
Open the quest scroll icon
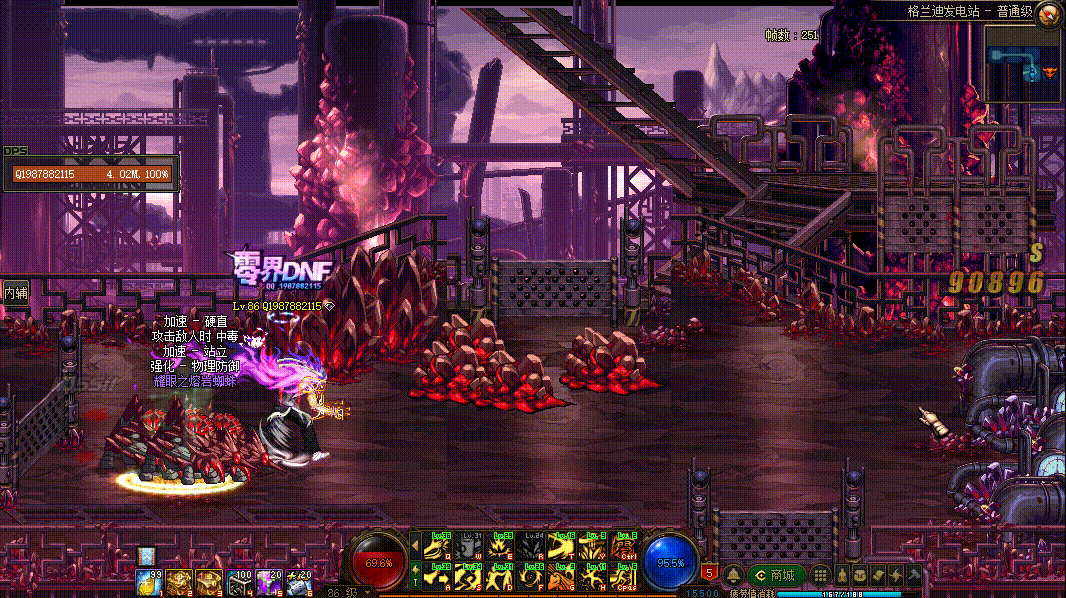tap(877, 575)
